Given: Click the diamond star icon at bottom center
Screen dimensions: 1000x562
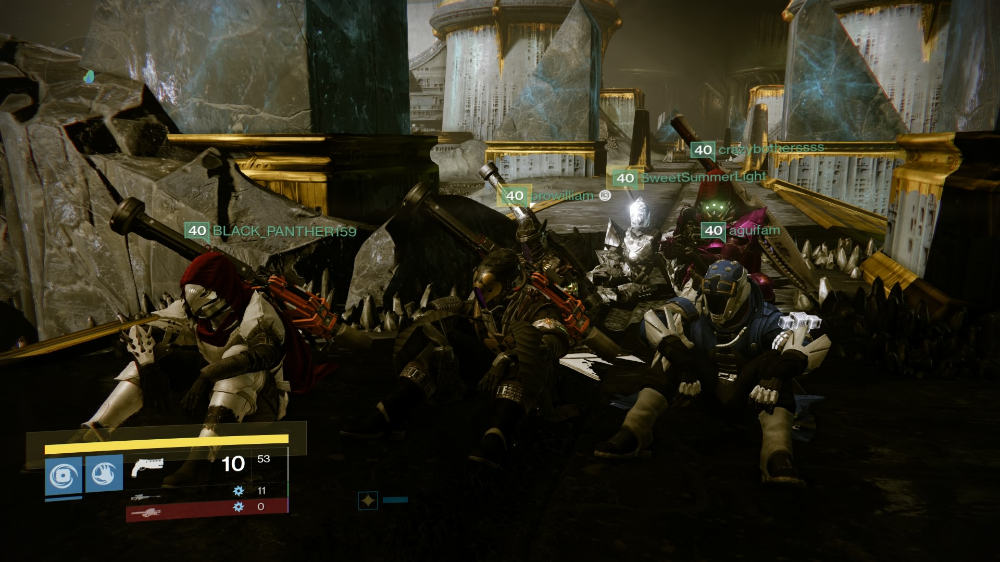Looking at the screenshot, I should [368, 499].
